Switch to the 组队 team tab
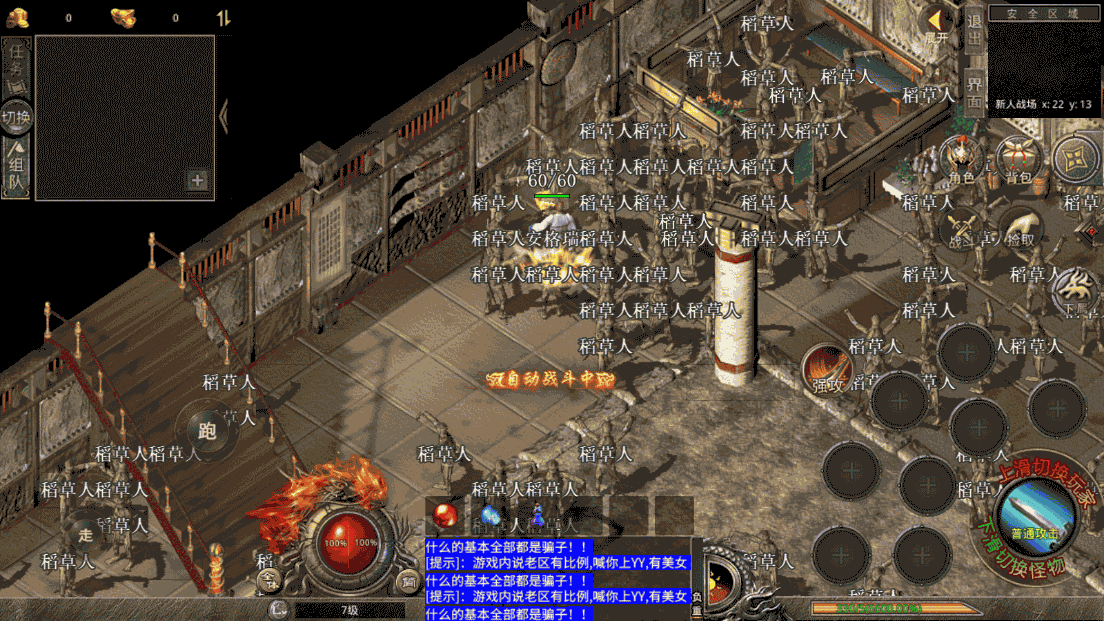Image resolution: width=1104 pixels, height=621 pixels. [x=16, y=170]
